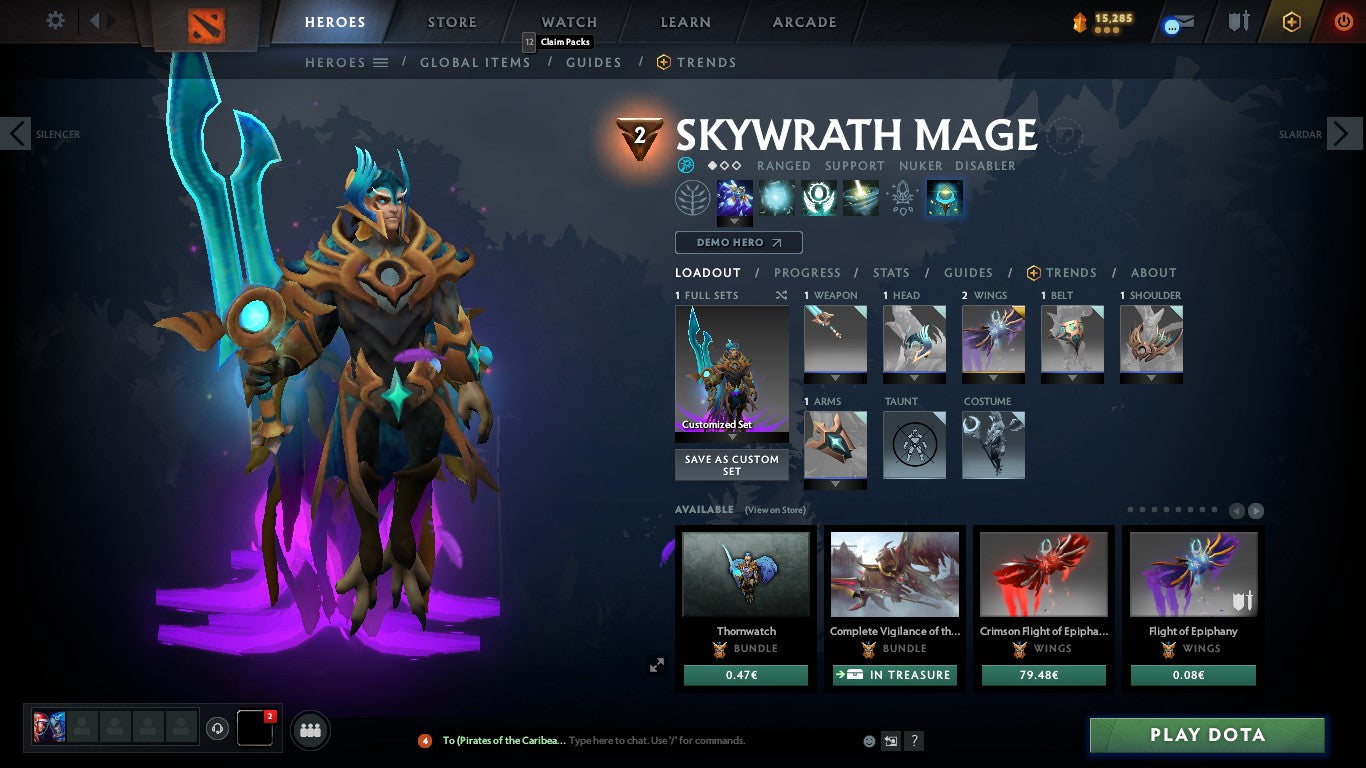Click the Save As Custom Set button
Image resolution: width=1366 pixels, height=768 pixels.
731,465
